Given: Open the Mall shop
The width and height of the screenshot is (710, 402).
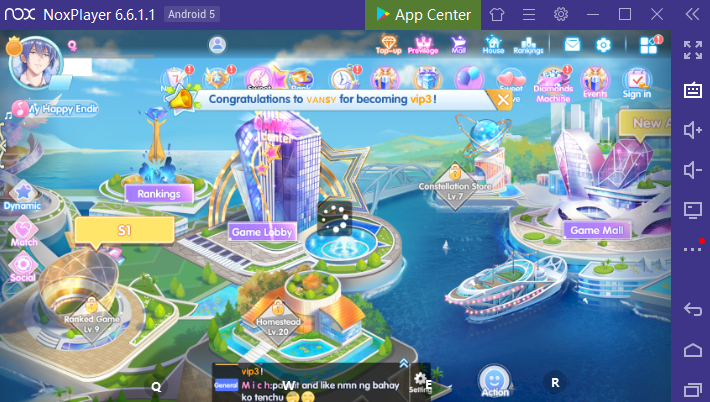Looking at the screenshot, I should tap(458, 44).
